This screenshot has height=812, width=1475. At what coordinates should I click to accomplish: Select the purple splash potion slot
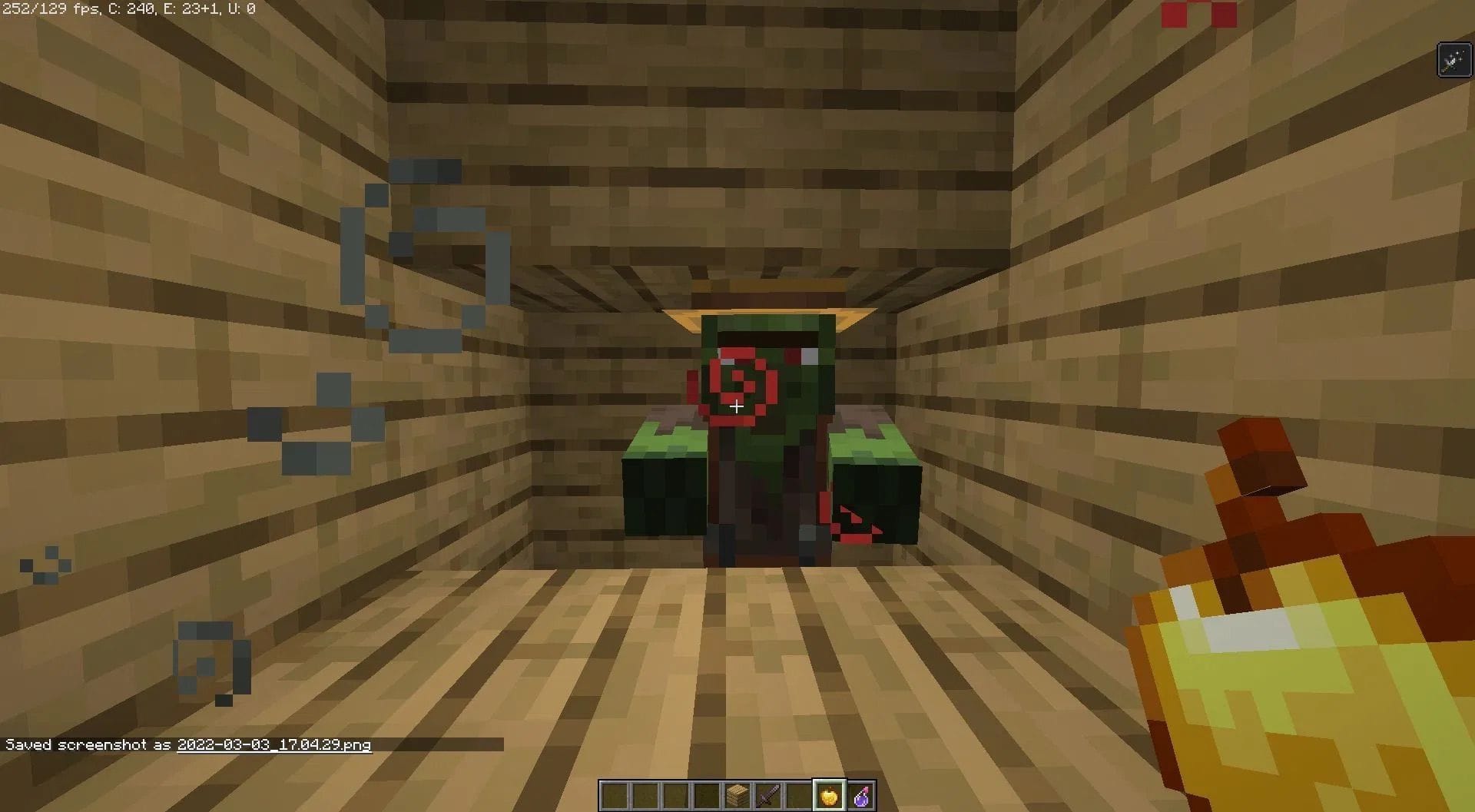click(x=861, y=796)
